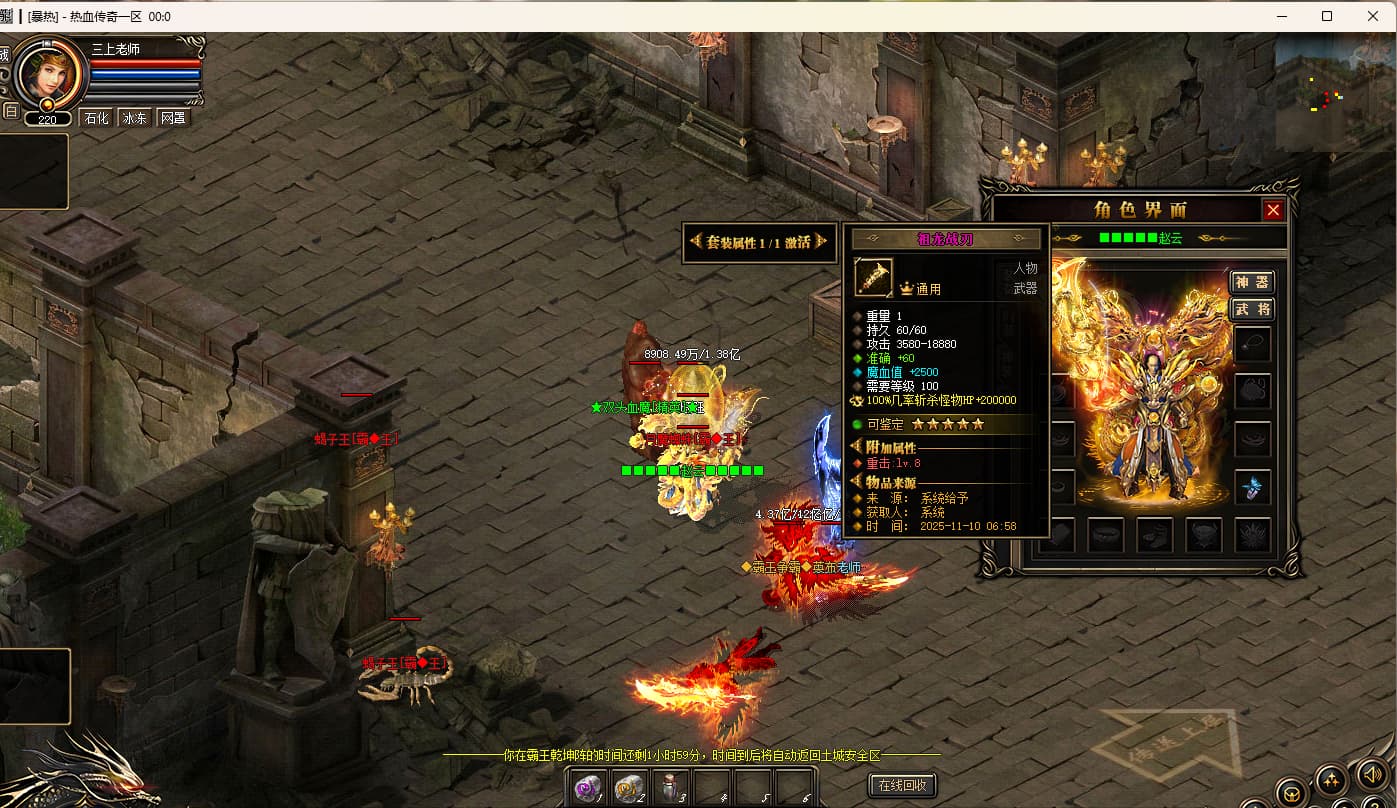This screenshot has width=1397, height=808.
Task: Use the orange scroll in hotbar slot 2
Action: pos(629,789)
